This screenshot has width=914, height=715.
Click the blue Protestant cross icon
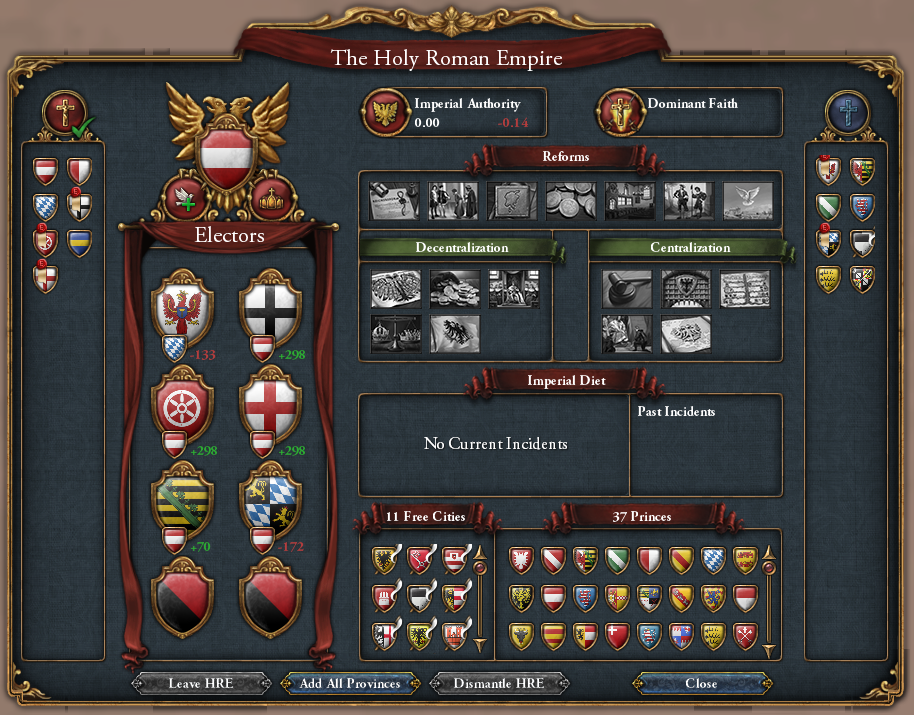pyautogui.click(x=848, y=112)
